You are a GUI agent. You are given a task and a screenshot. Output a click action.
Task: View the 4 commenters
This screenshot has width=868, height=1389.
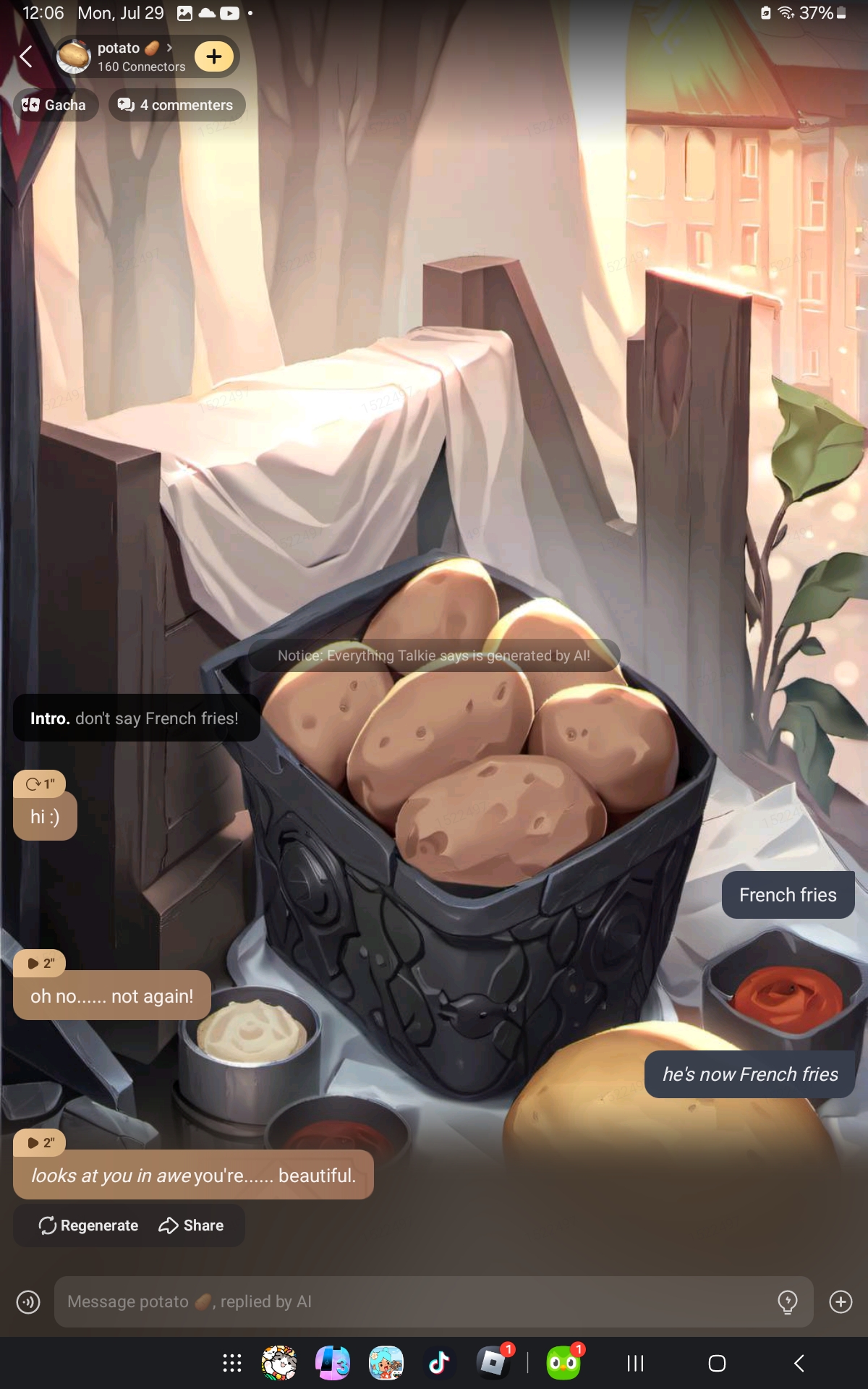(176, 105)
